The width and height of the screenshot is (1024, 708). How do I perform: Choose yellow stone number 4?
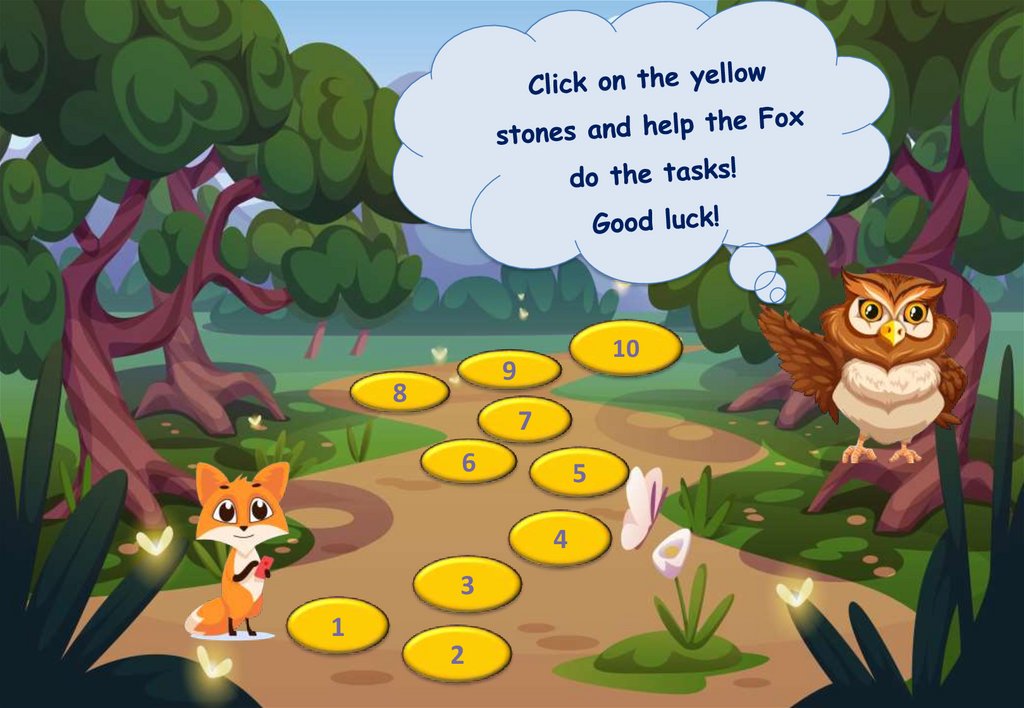[560, 538]
